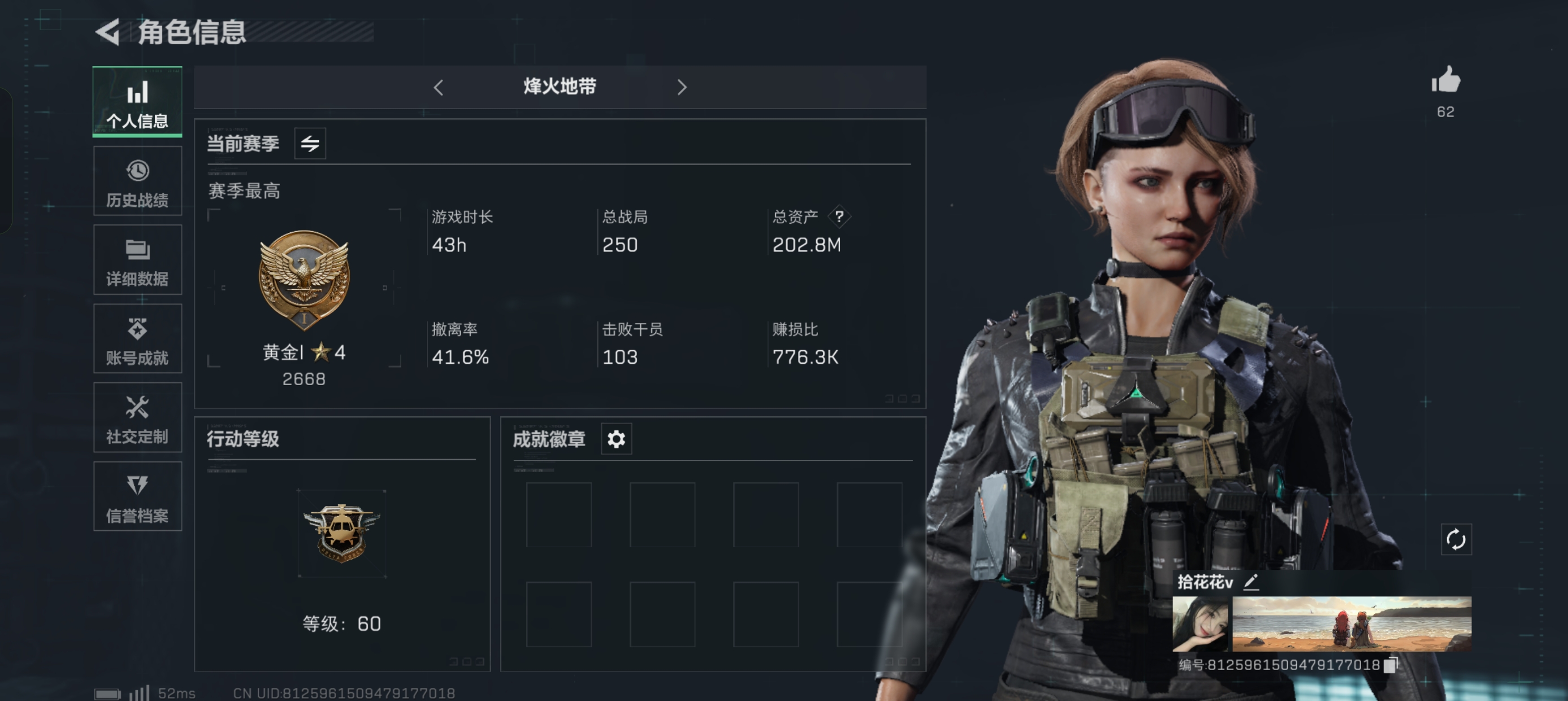This screenshot has height=701, width=1568.
Task: View the 信誉档案 tab
Action: pyautogui.click(x=137, y=496)
